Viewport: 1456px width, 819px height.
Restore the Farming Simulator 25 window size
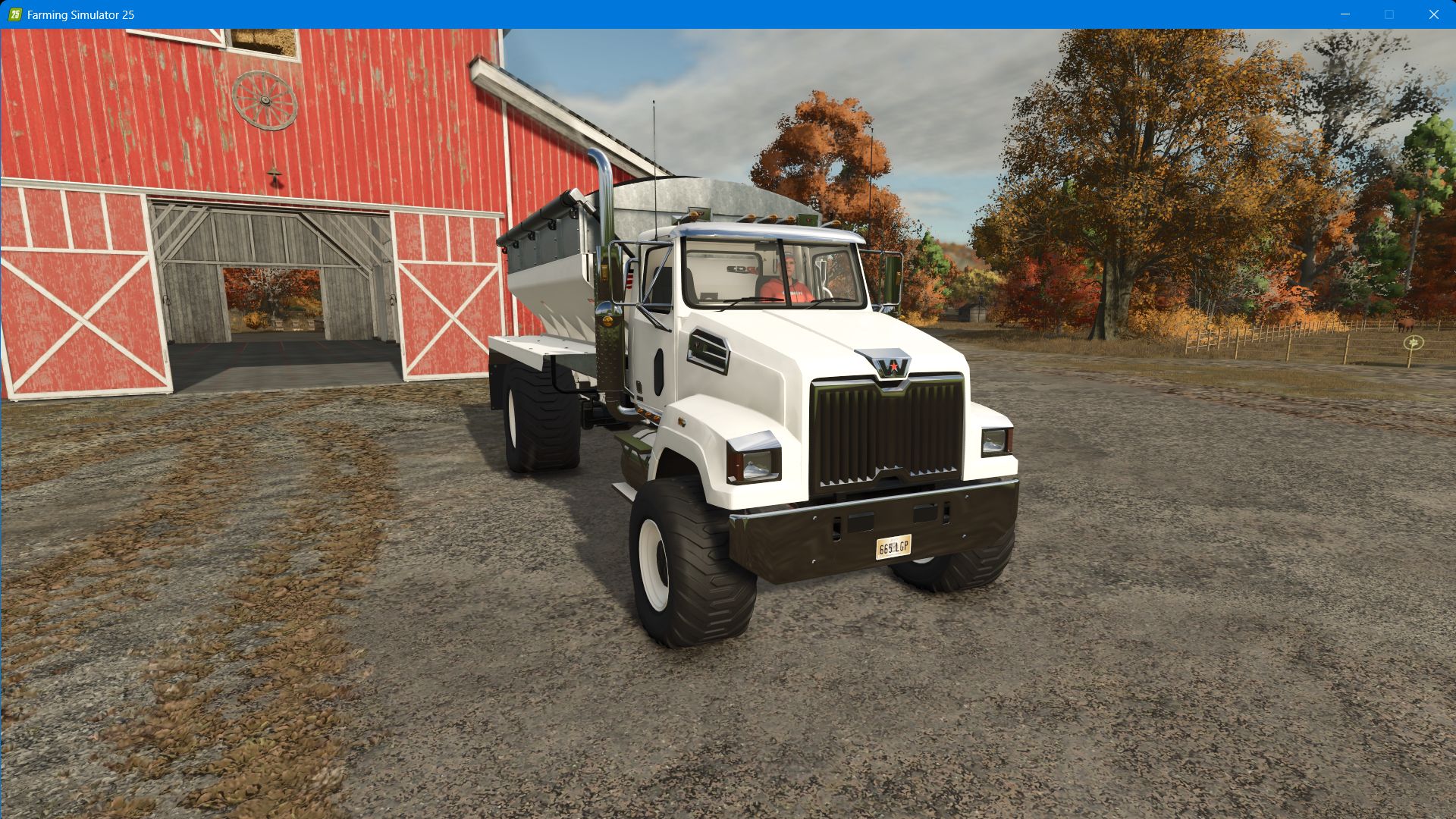point(1389,13)
